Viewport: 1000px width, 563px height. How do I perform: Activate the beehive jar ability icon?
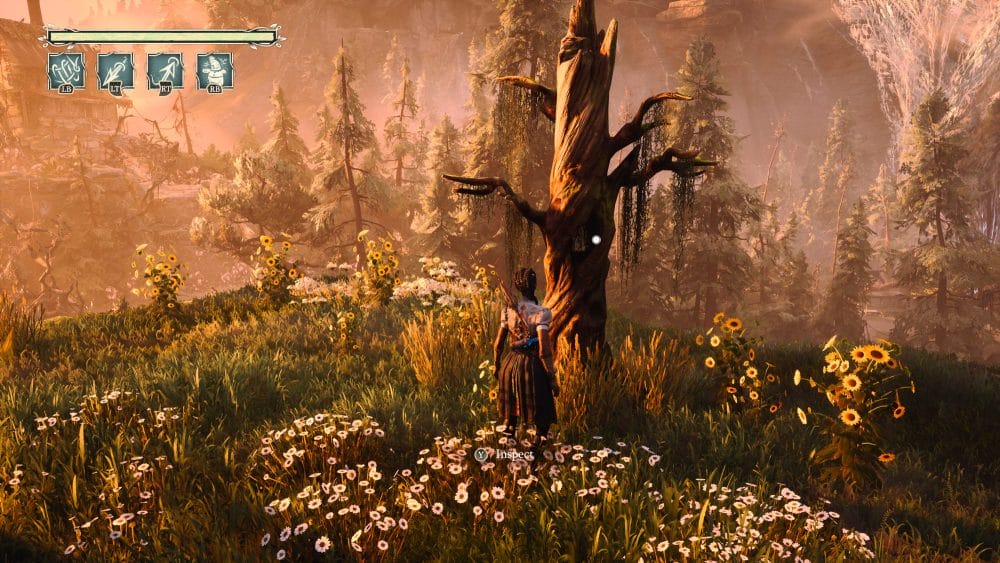pos(215,71)
